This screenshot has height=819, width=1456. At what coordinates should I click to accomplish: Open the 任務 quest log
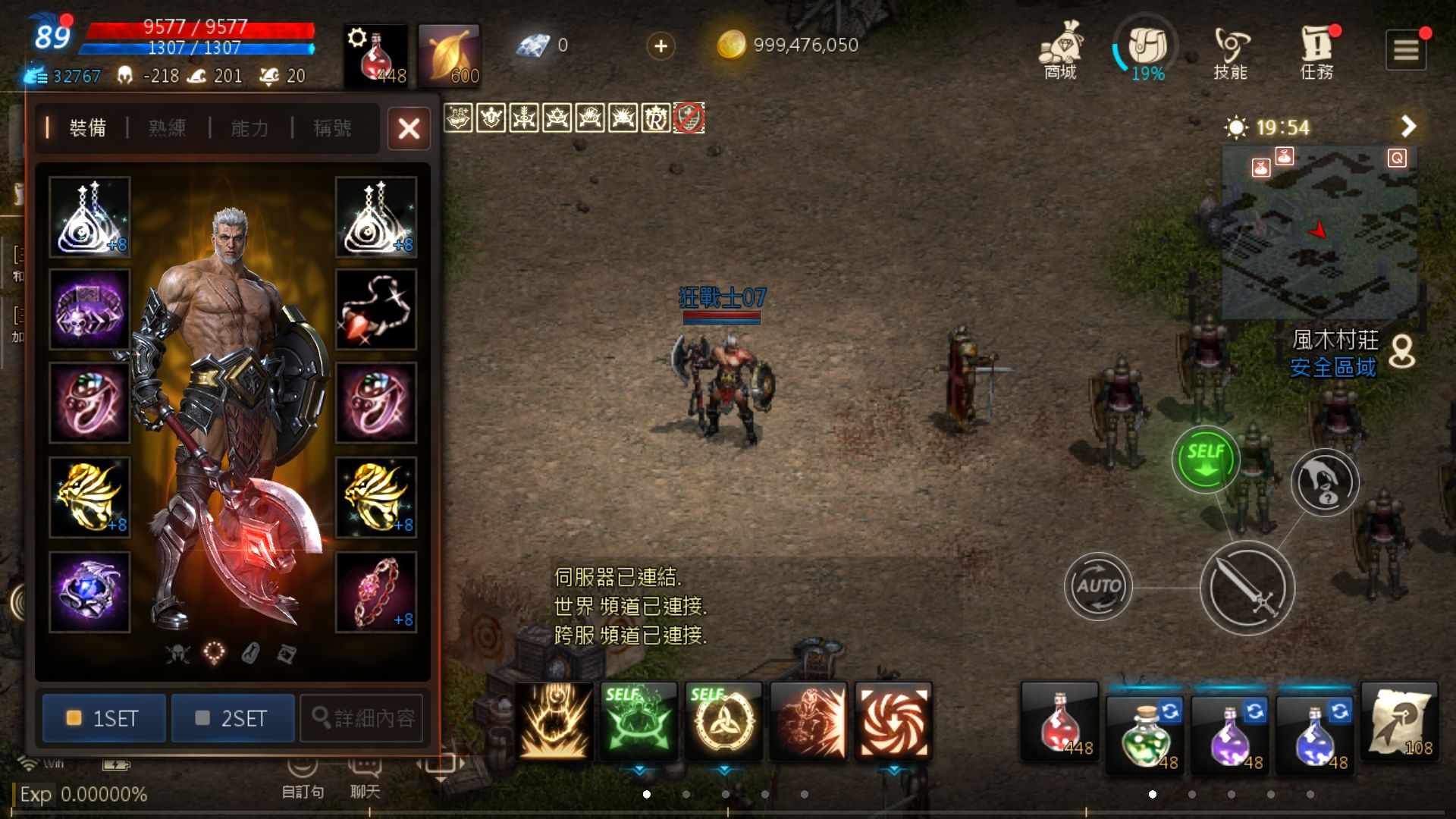pos(1316,52)
